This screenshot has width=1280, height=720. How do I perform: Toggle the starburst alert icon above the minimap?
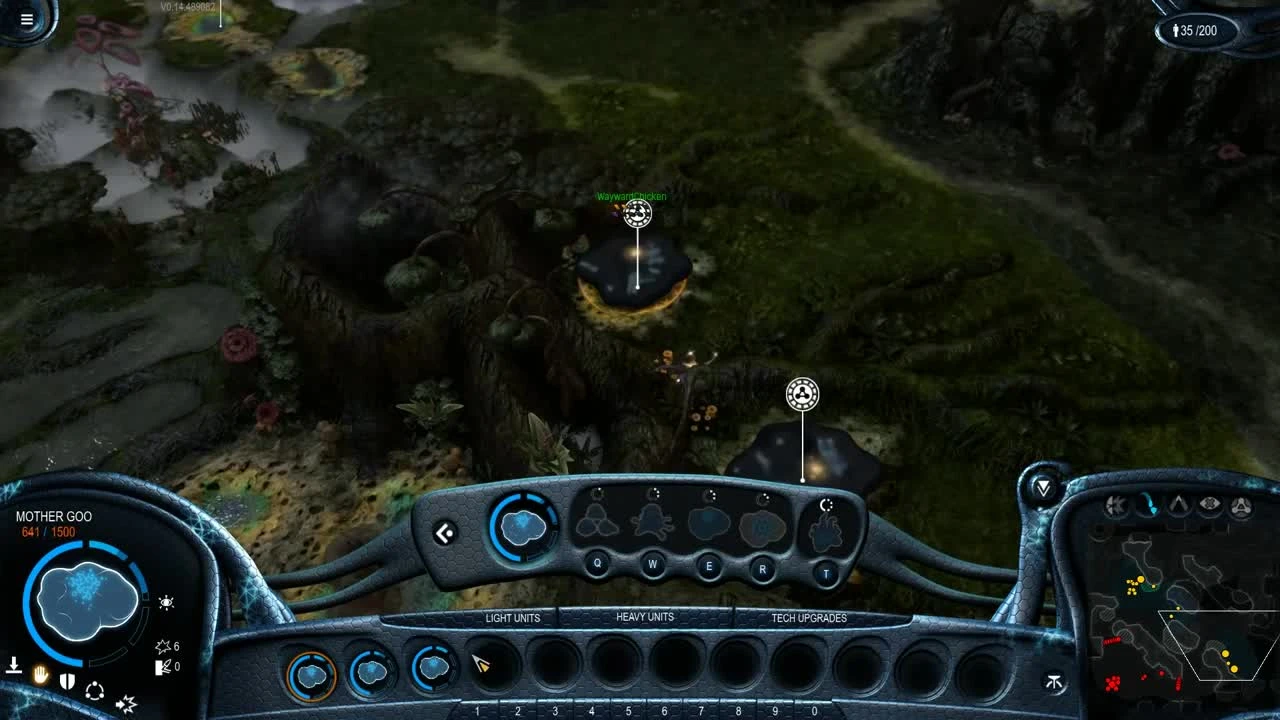tap(1115, 504)
